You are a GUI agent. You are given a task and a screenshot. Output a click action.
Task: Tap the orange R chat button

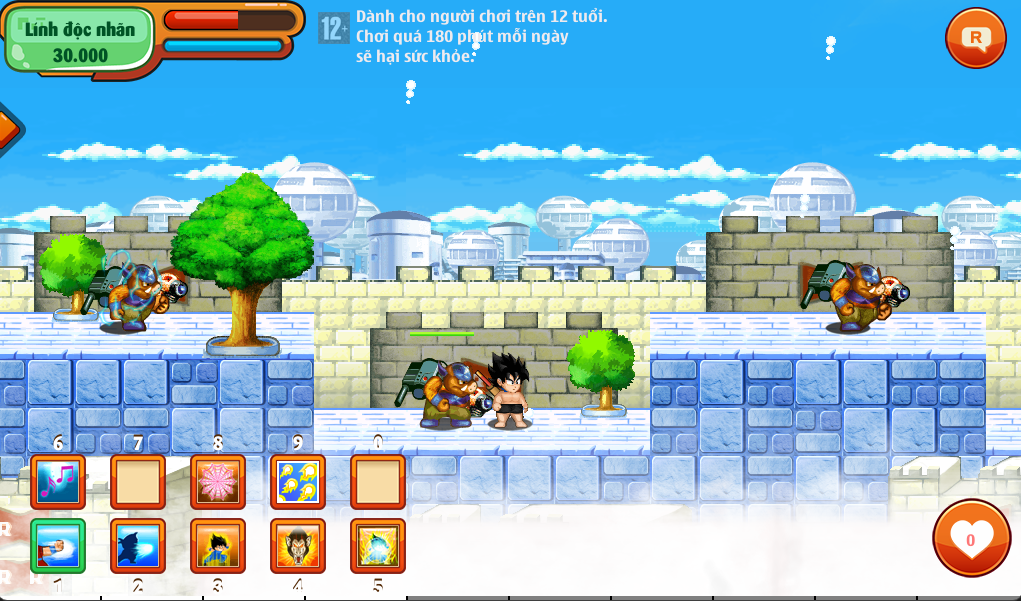click(975, 38)
